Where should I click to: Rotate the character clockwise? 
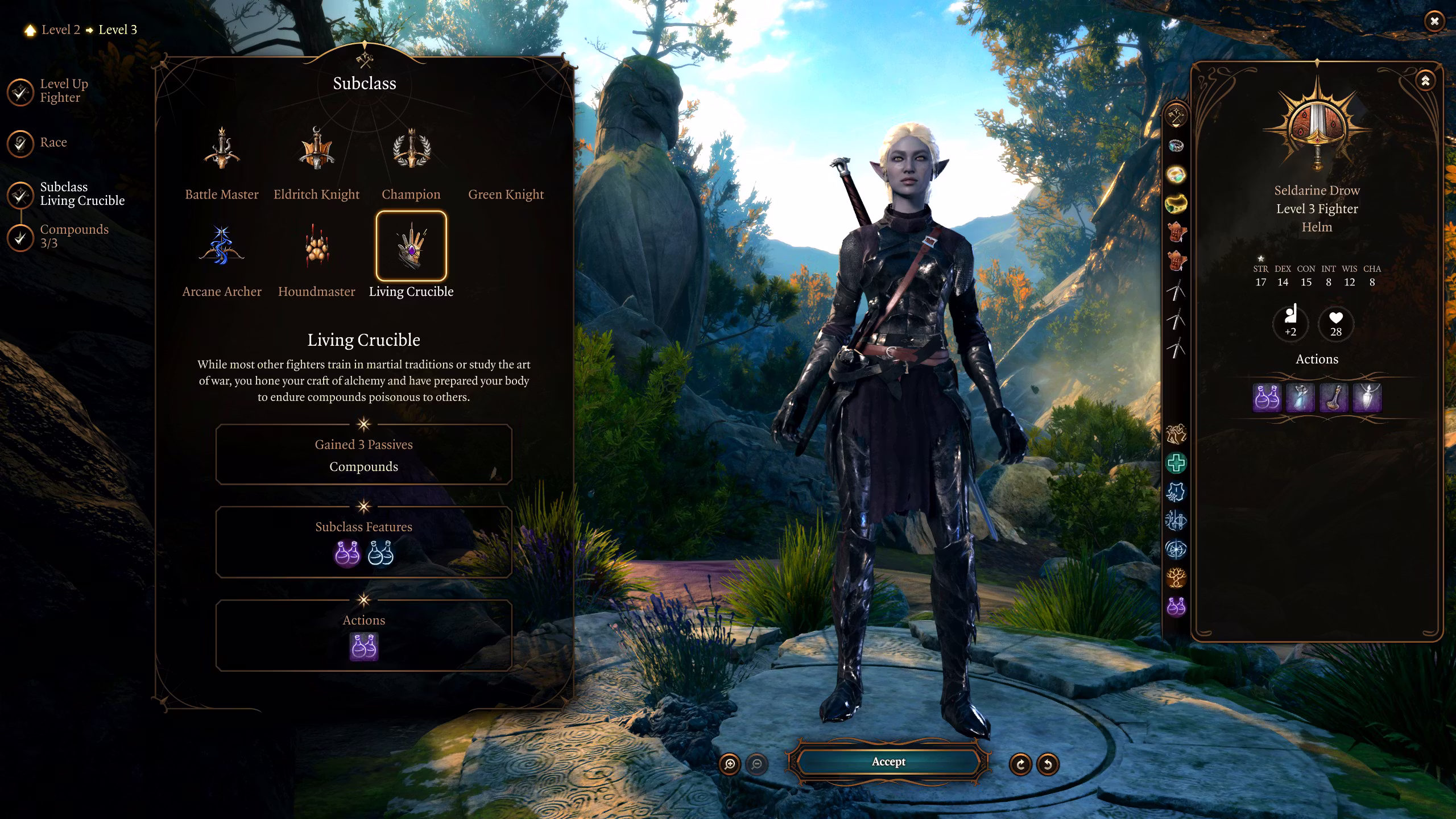point(1020,764)
